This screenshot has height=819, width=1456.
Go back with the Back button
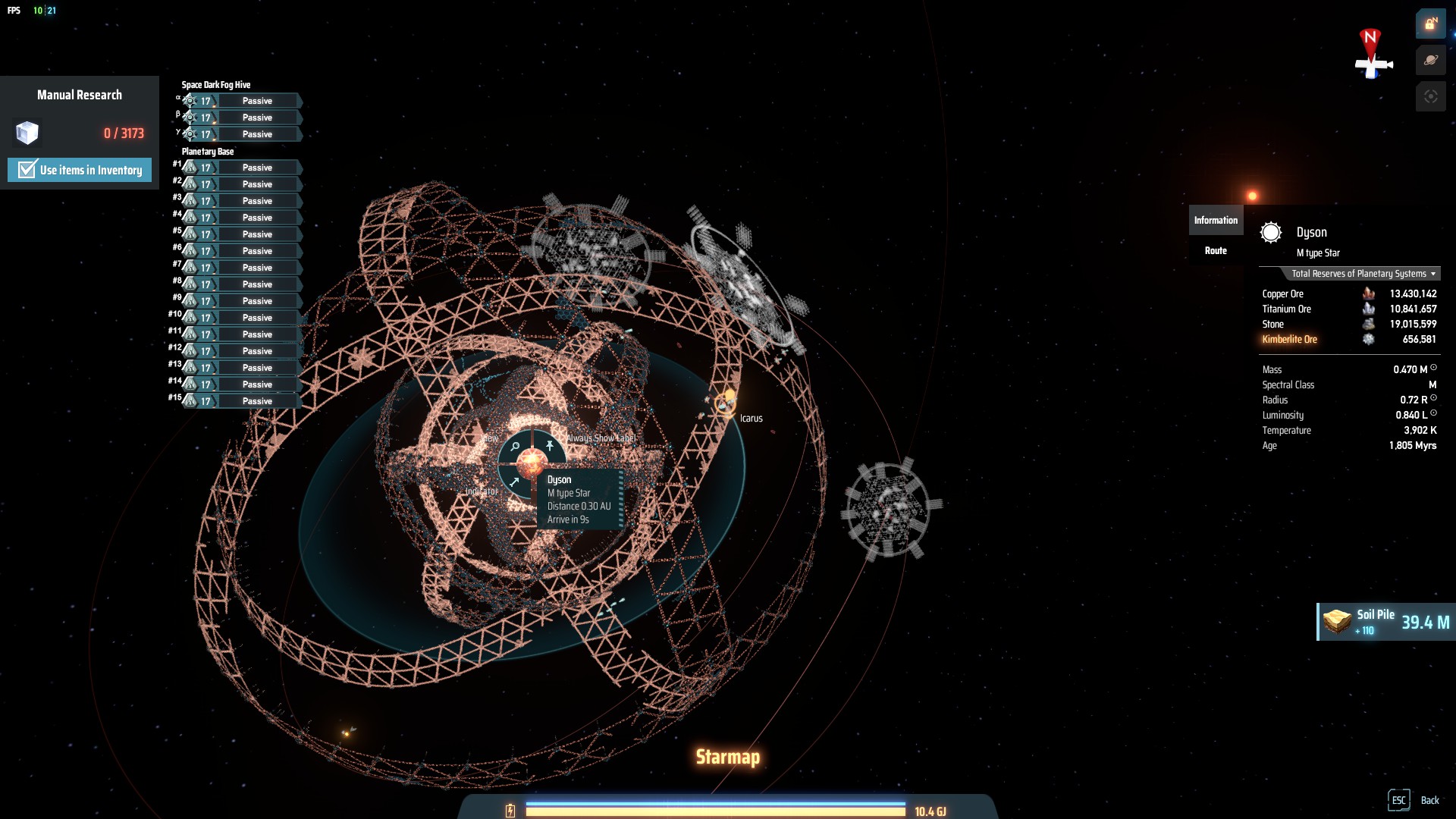click(1414, 800)
